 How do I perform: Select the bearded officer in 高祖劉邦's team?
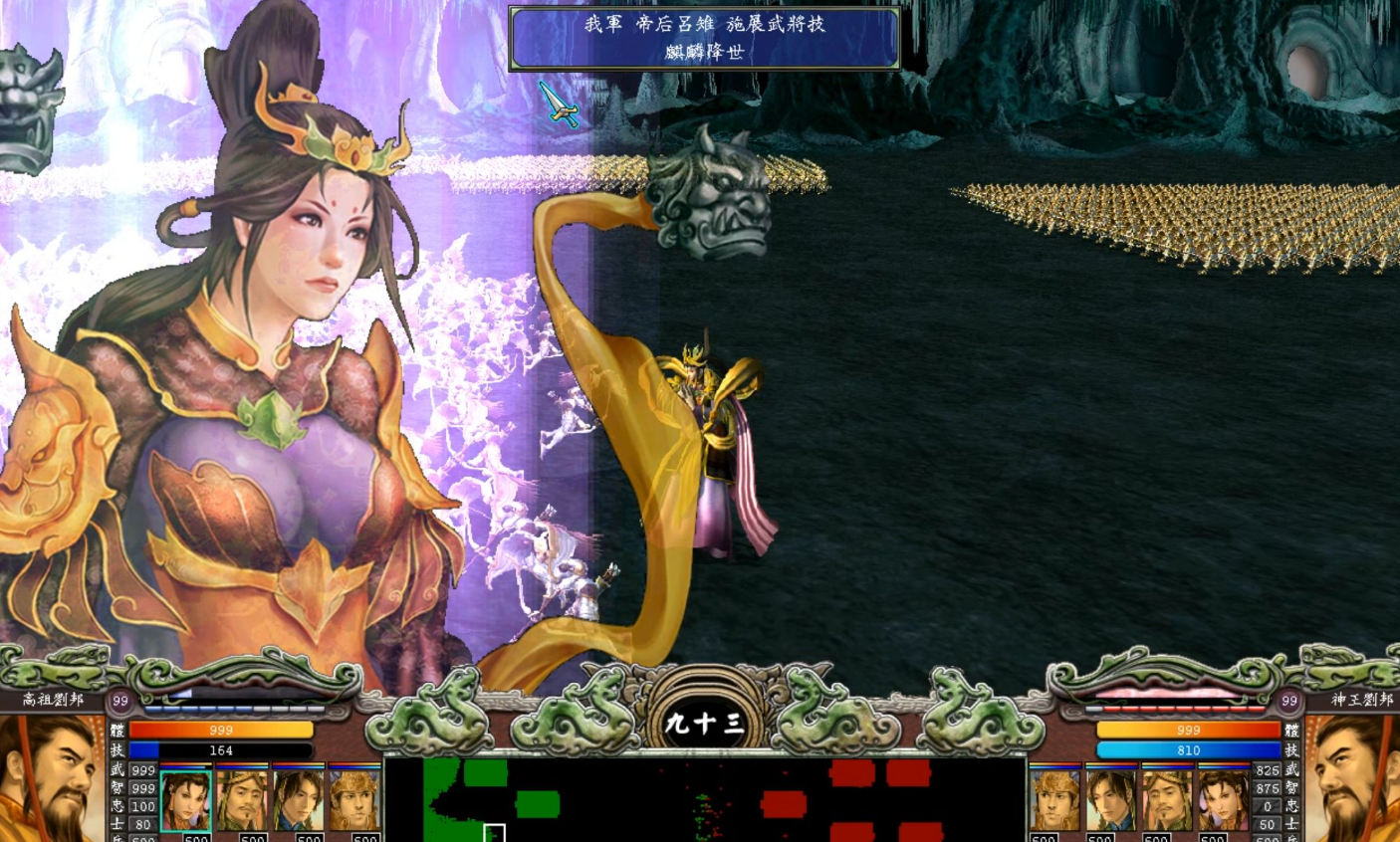[242, 800]
